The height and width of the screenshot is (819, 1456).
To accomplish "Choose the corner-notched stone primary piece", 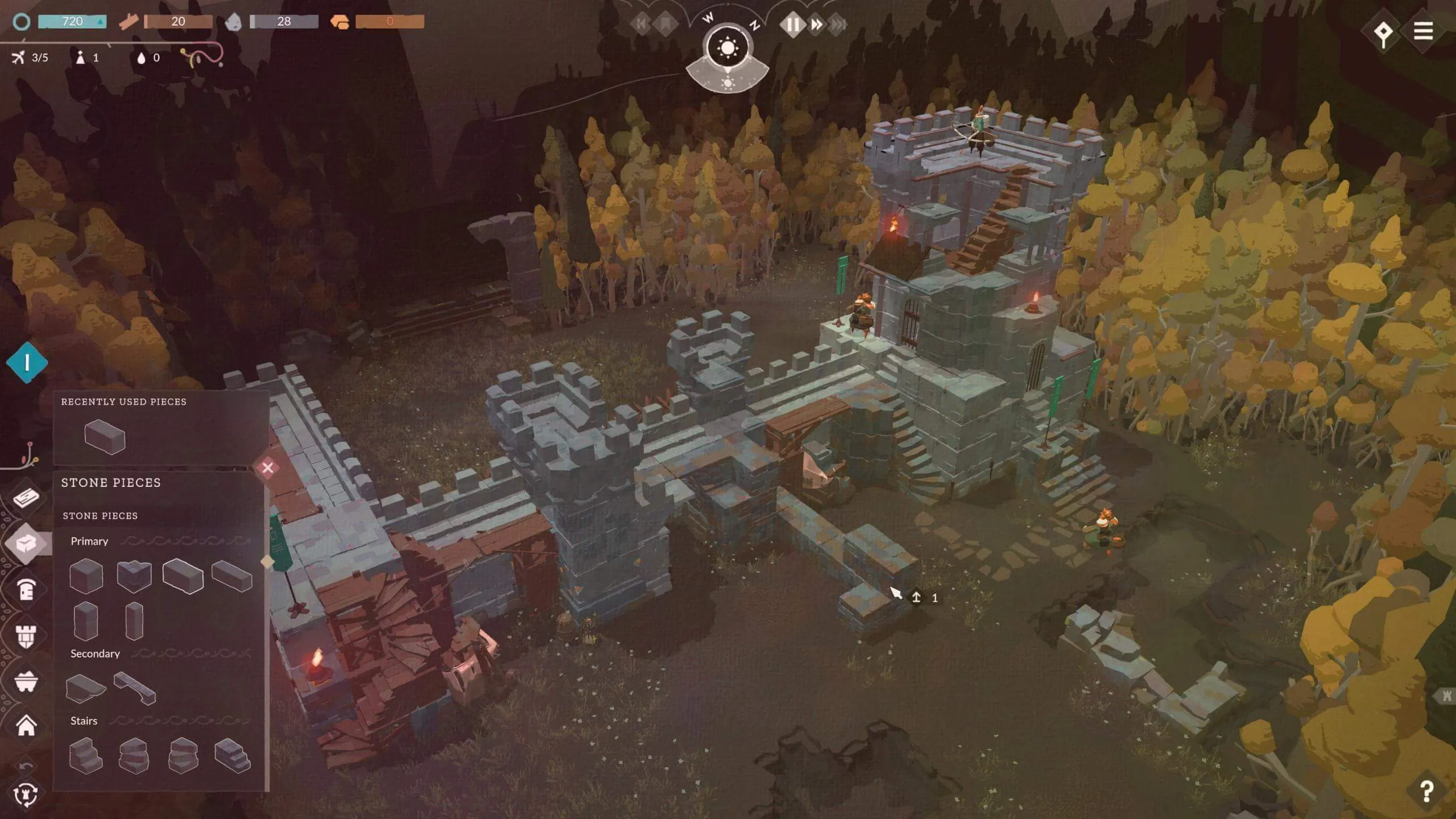I will point(134,576).
